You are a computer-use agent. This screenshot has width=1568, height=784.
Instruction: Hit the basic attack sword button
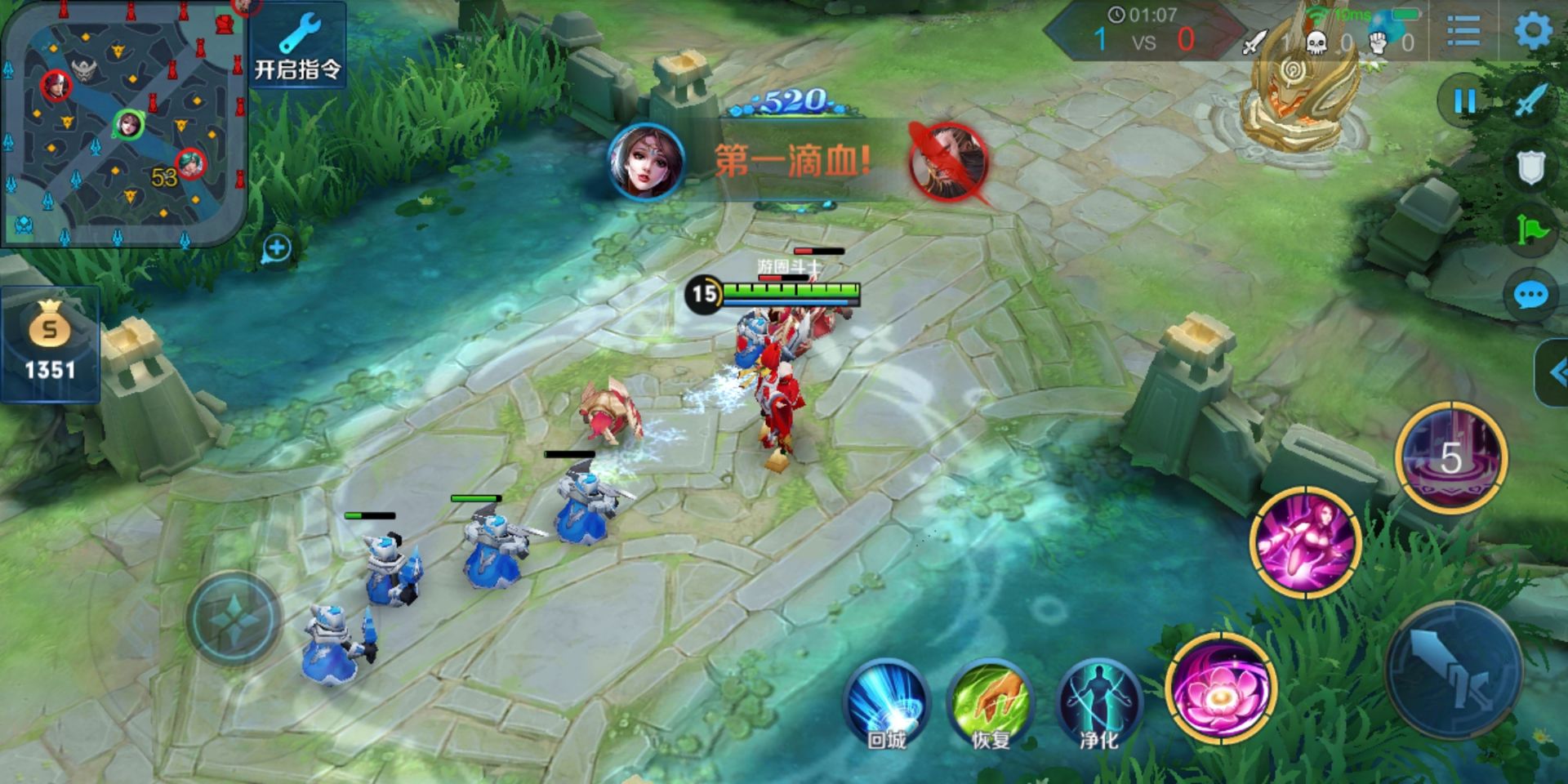click(x=1454, y=670)
